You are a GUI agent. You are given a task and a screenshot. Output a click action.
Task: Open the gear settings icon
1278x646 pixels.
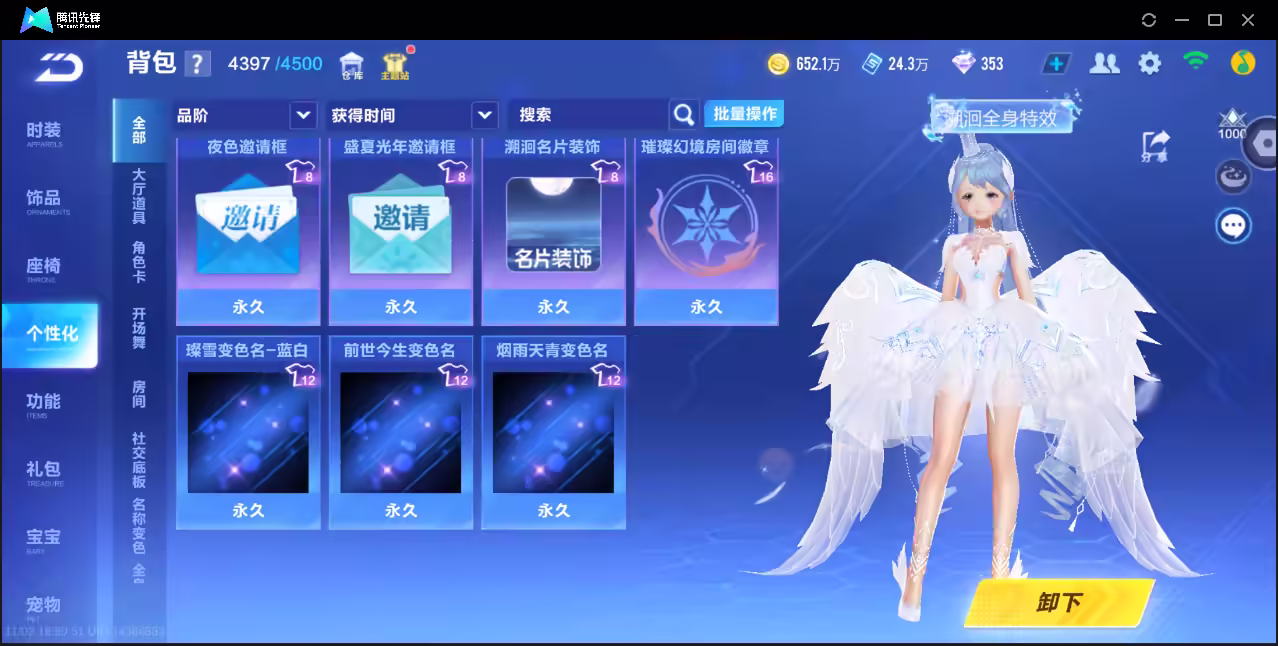point(1150,64)
